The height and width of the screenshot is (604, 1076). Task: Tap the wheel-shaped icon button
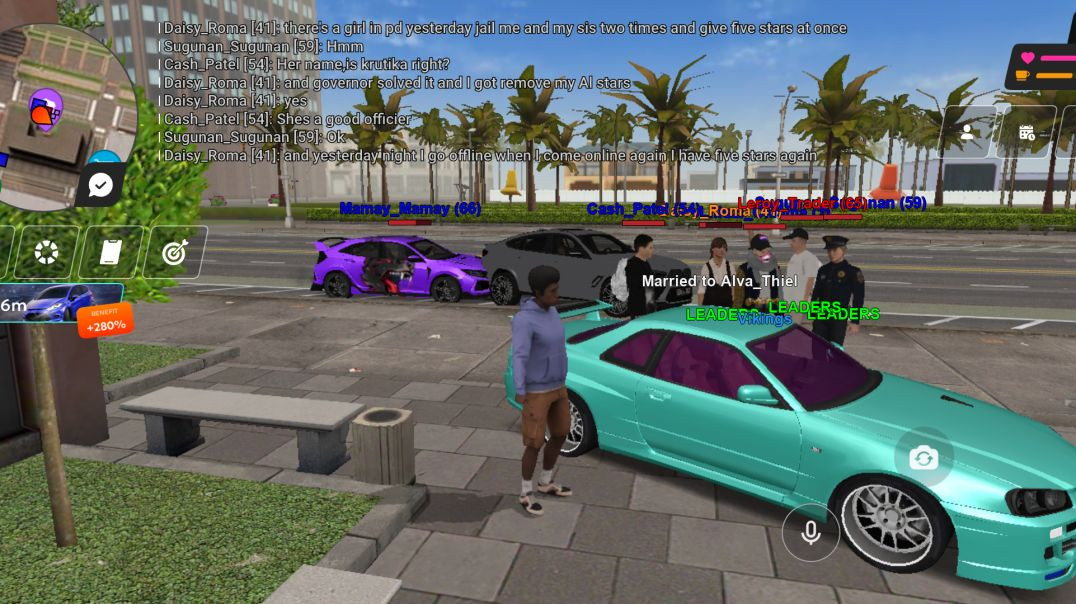tap(47, 252)
